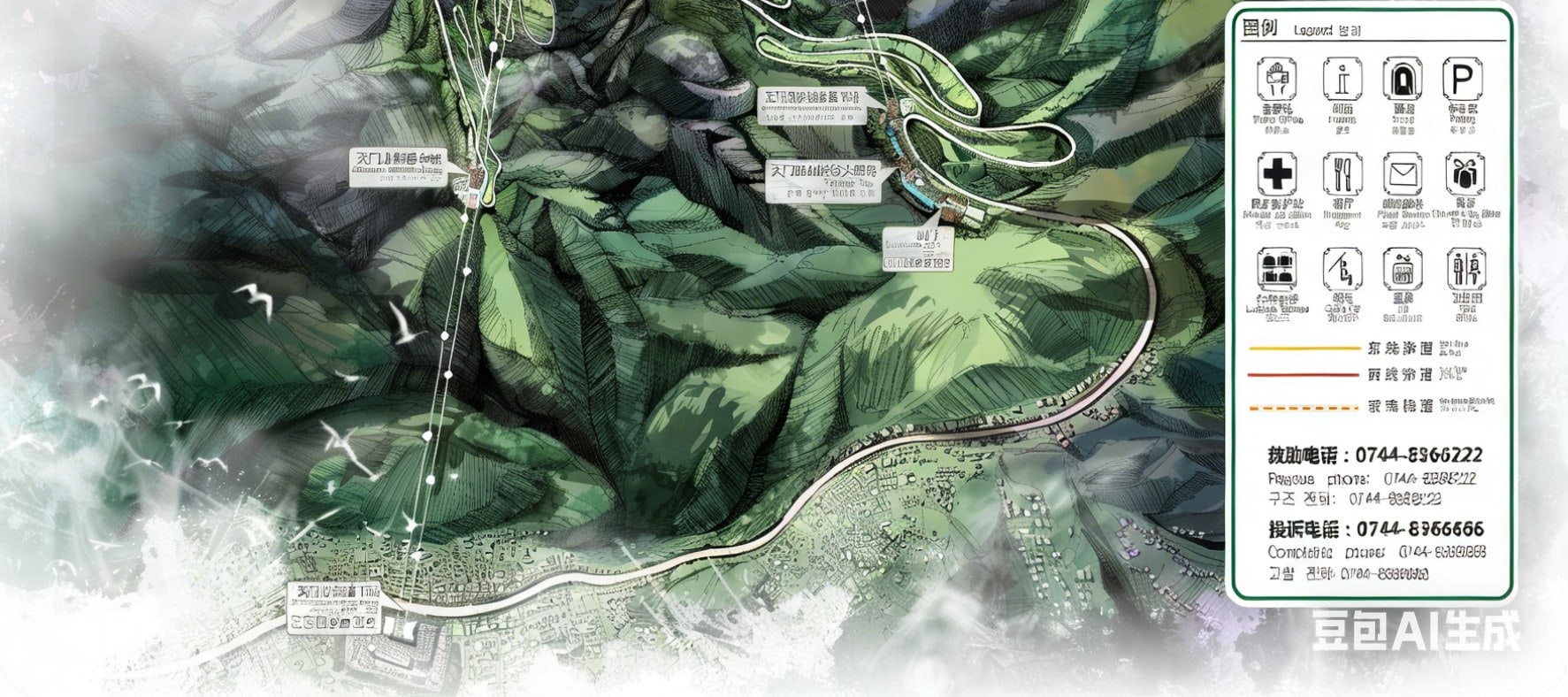Click the envelope post office legend icon
1568x697 pixels.
1403,173
